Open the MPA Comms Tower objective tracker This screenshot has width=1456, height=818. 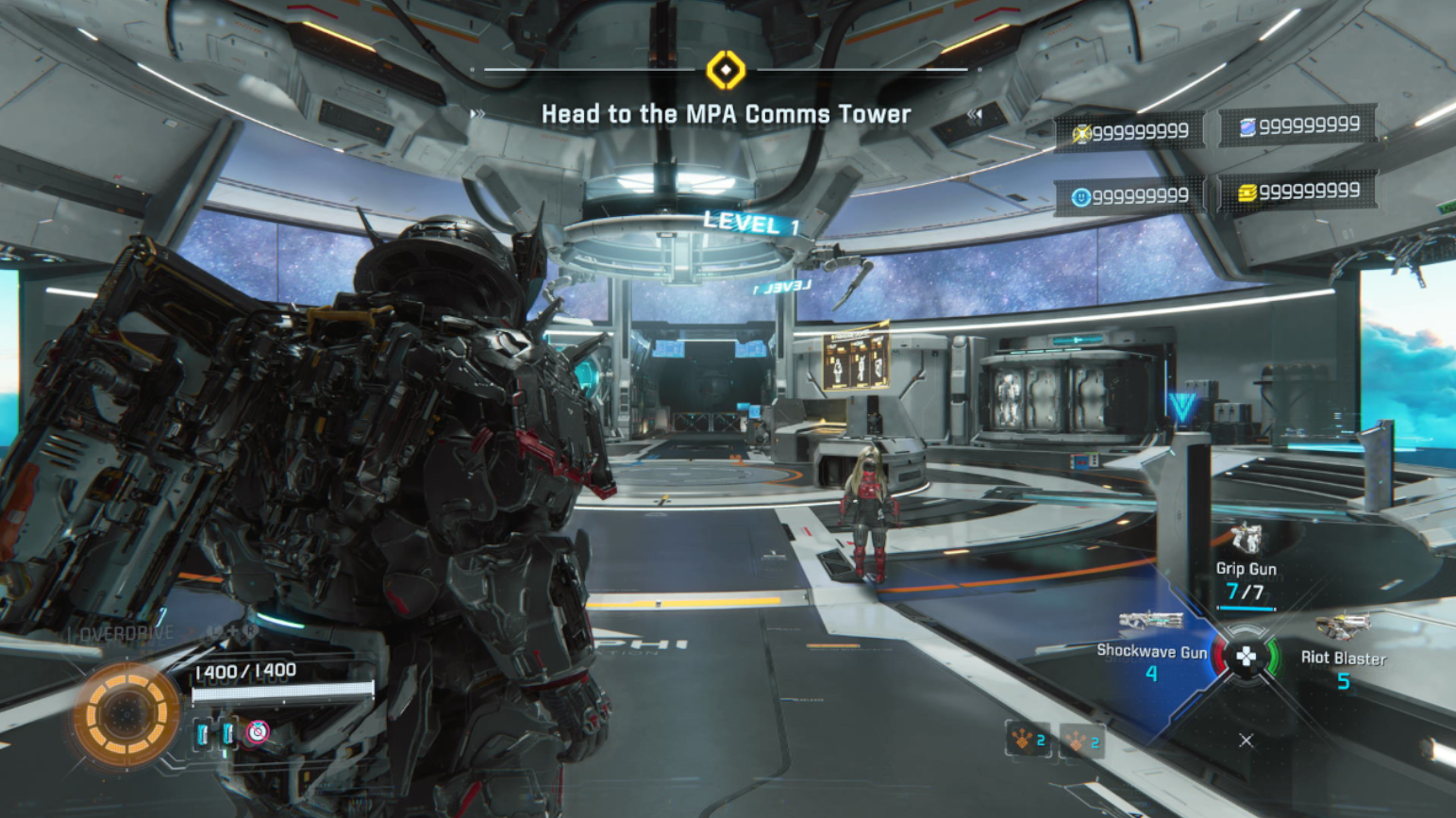(x=726, y=114)
